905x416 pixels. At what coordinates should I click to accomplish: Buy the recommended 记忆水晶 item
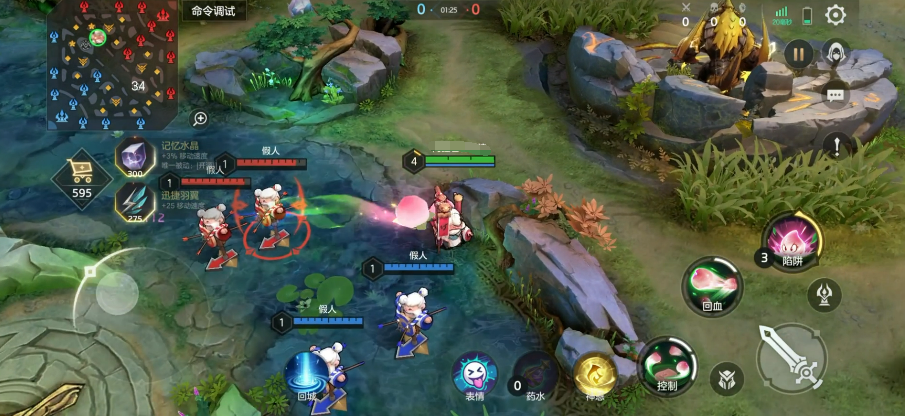coord(133,157)
